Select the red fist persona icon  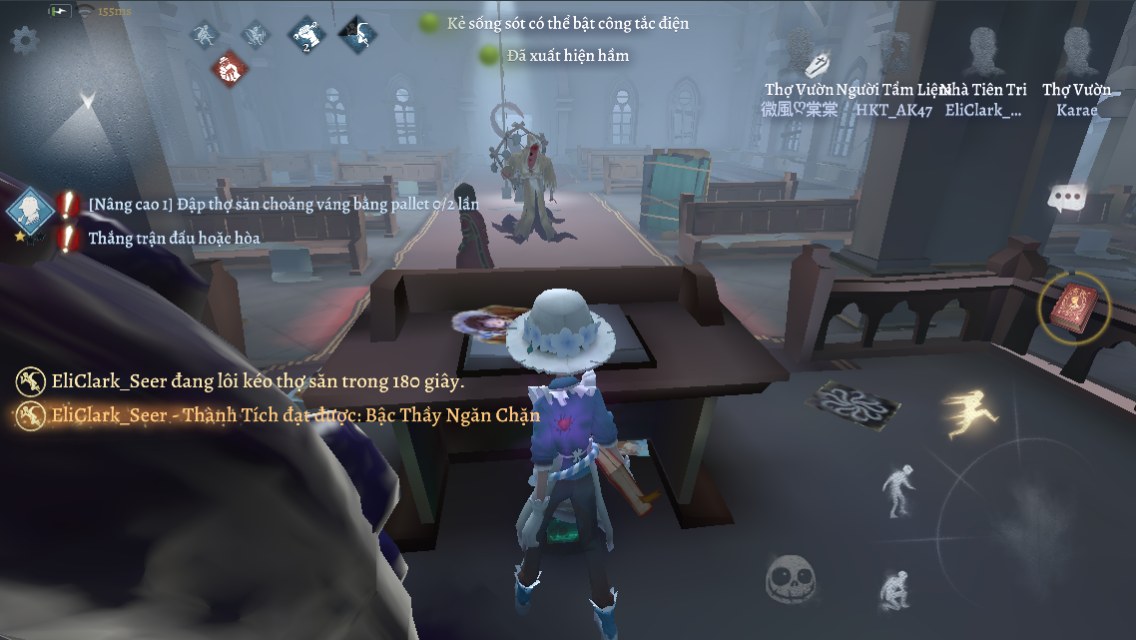tap(230, 68)
